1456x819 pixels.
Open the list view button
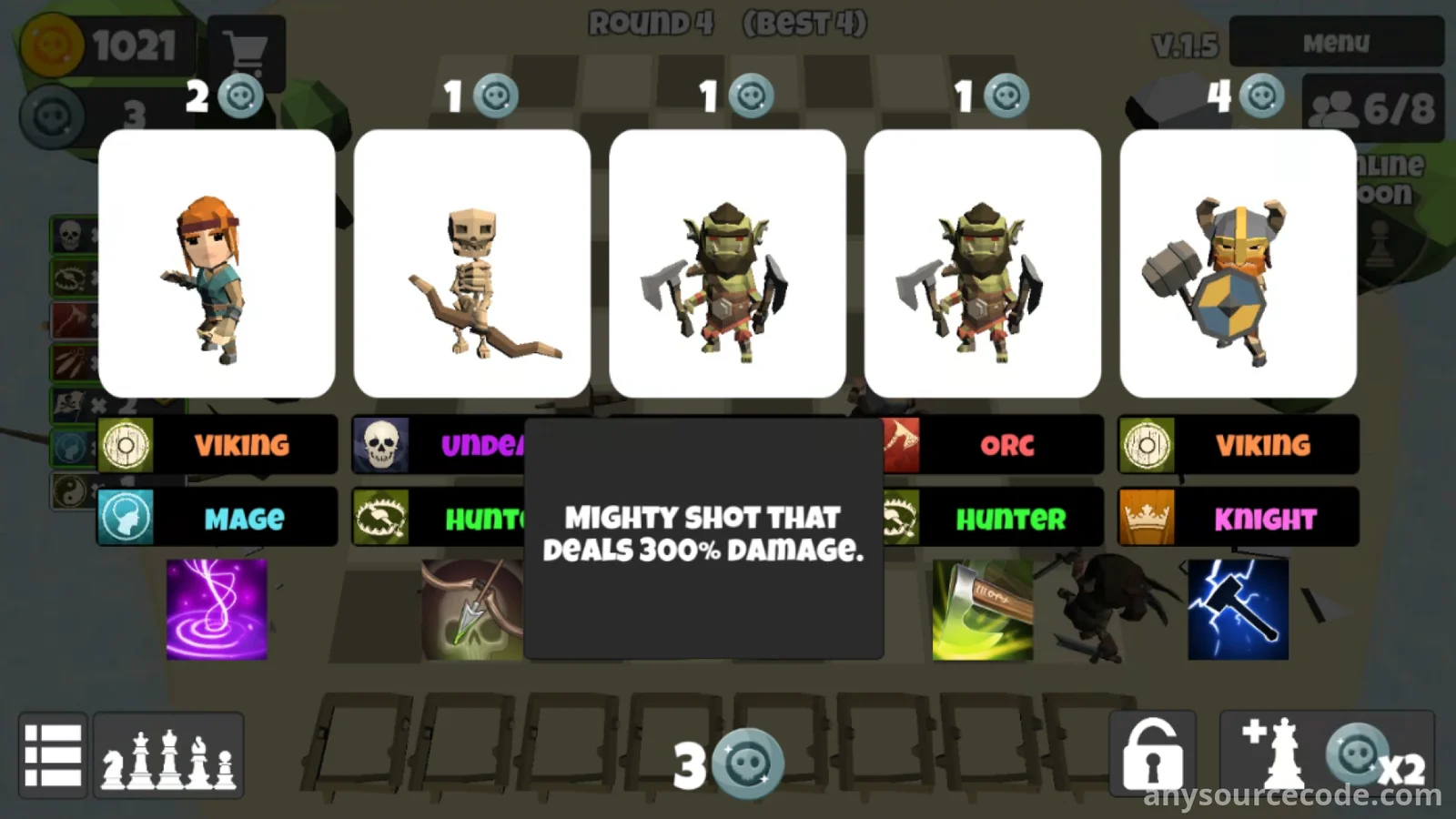[53, 755]
